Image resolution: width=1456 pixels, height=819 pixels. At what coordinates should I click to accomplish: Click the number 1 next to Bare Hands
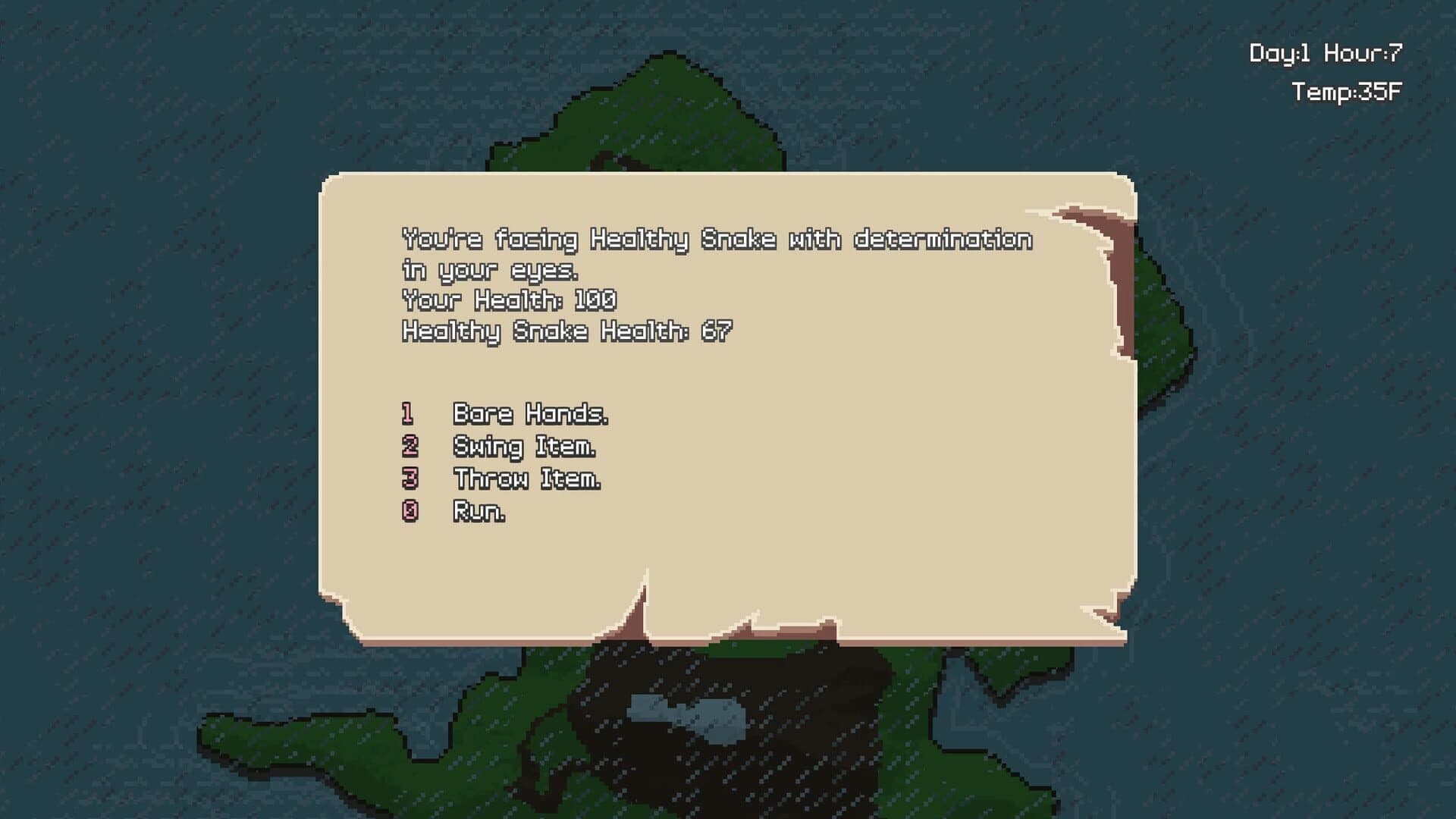[408, 414]
